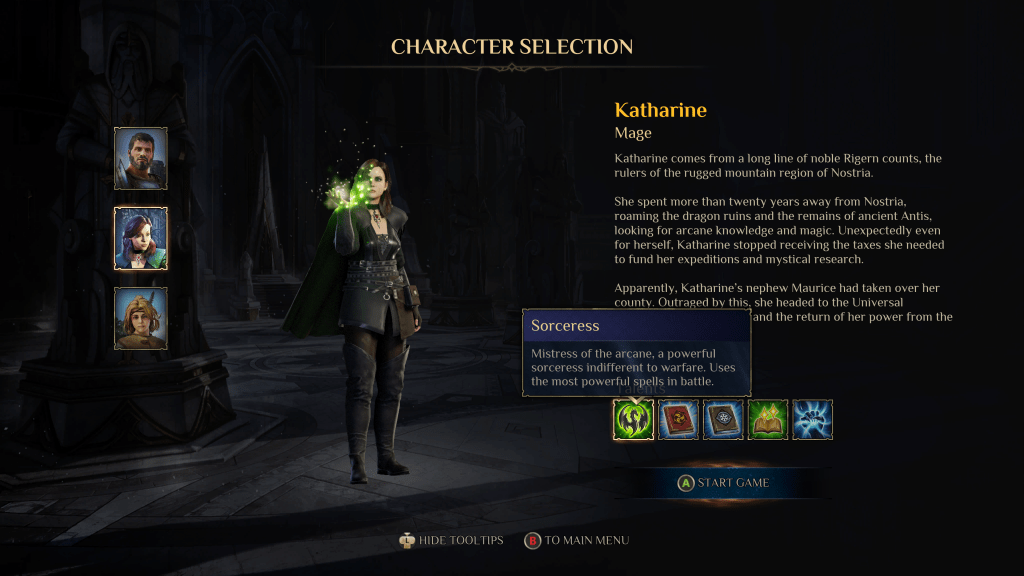Inspect the brown snowflake book talent
1024x576 pixels.
[723, 420]
